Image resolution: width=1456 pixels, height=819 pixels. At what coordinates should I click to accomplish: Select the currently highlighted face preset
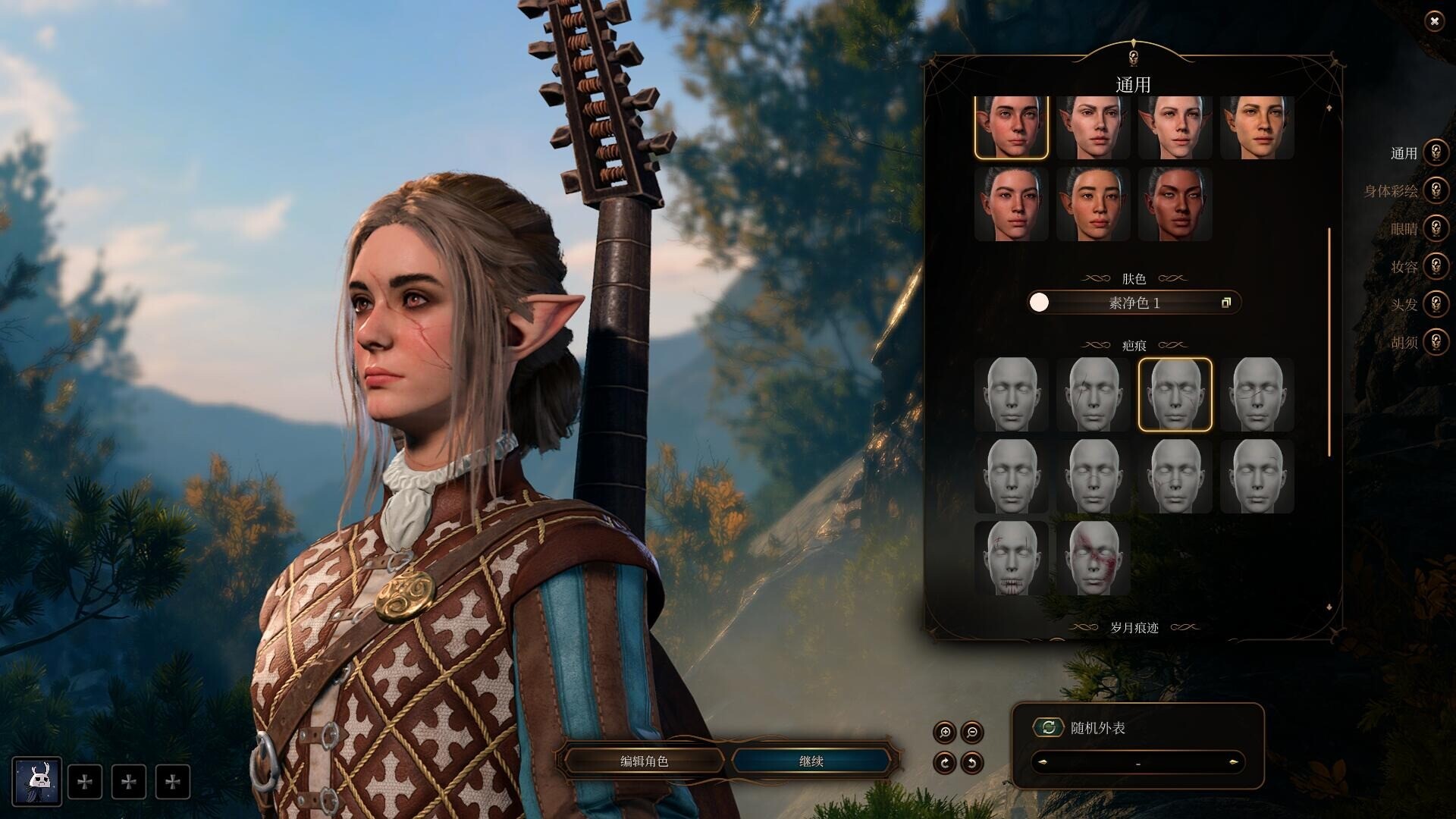pyautogui.click(x=1011, y=127)
